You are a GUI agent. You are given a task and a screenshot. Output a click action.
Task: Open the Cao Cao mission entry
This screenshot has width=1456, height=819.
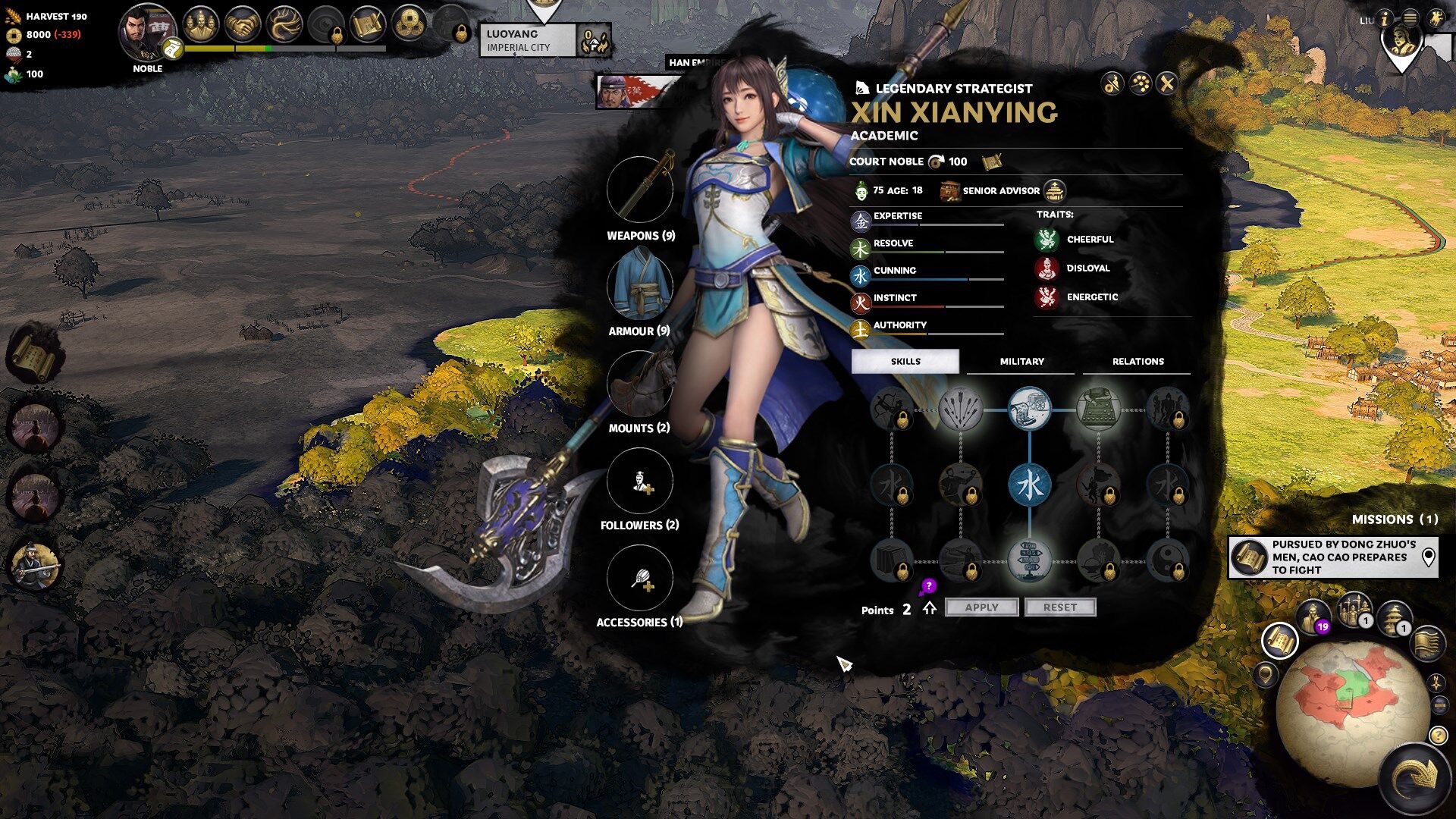[1332, 557]
